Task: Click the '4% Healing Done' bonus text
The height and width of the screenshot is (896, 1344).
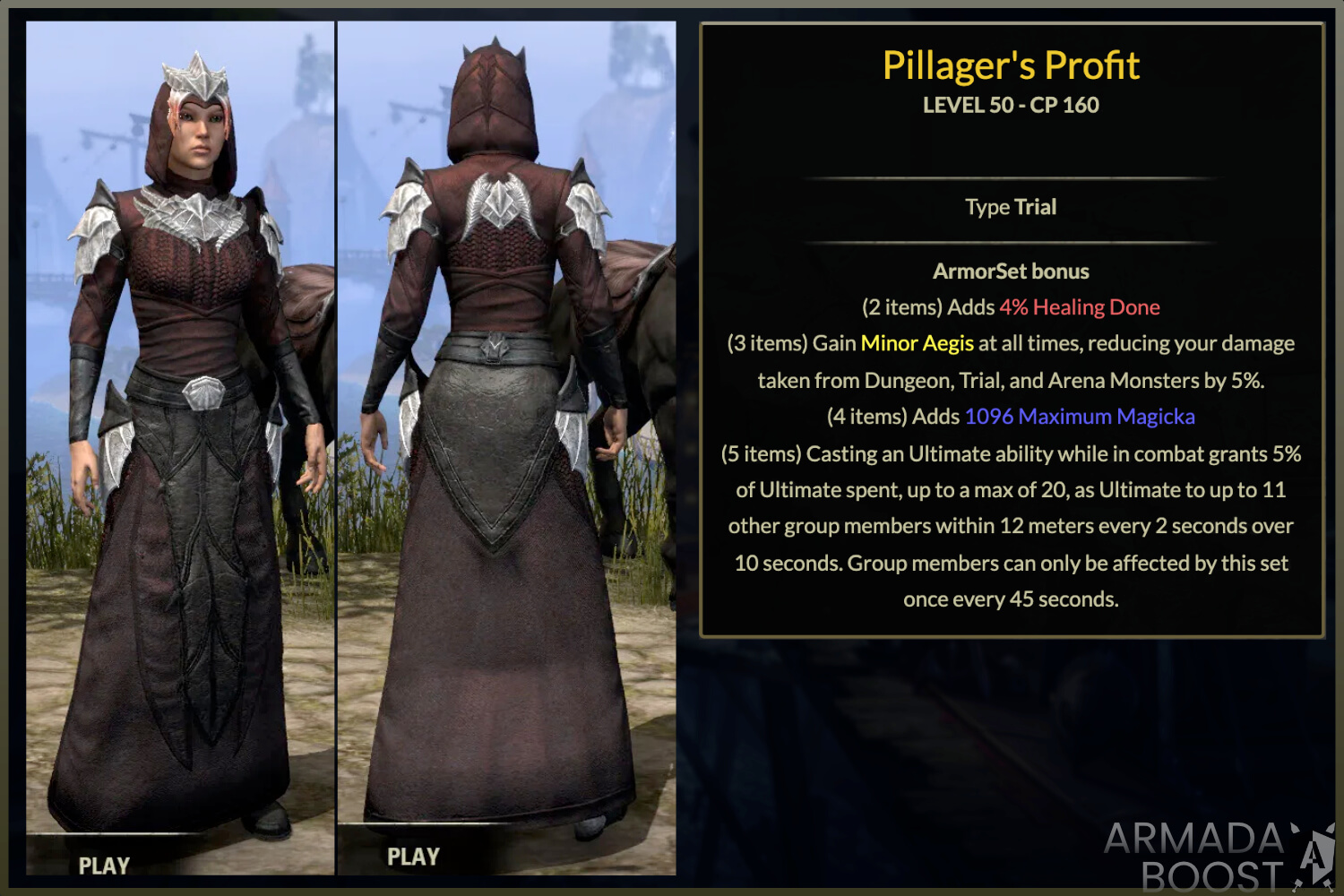Action: tap(1080, 306)
